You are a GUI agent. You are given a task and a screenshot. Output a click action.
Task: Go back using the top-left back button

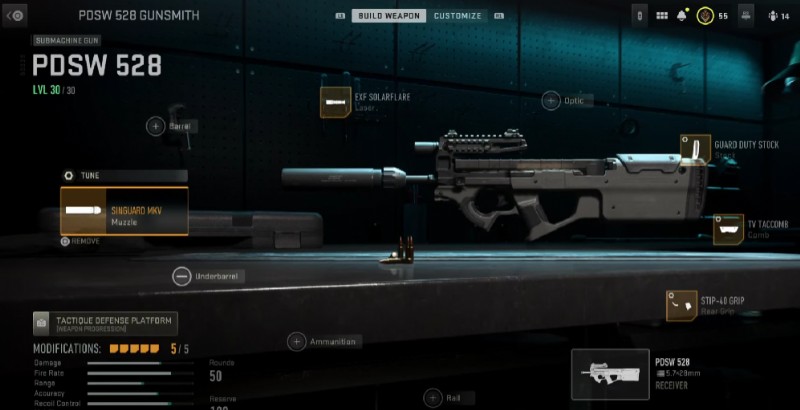(13, 16)
